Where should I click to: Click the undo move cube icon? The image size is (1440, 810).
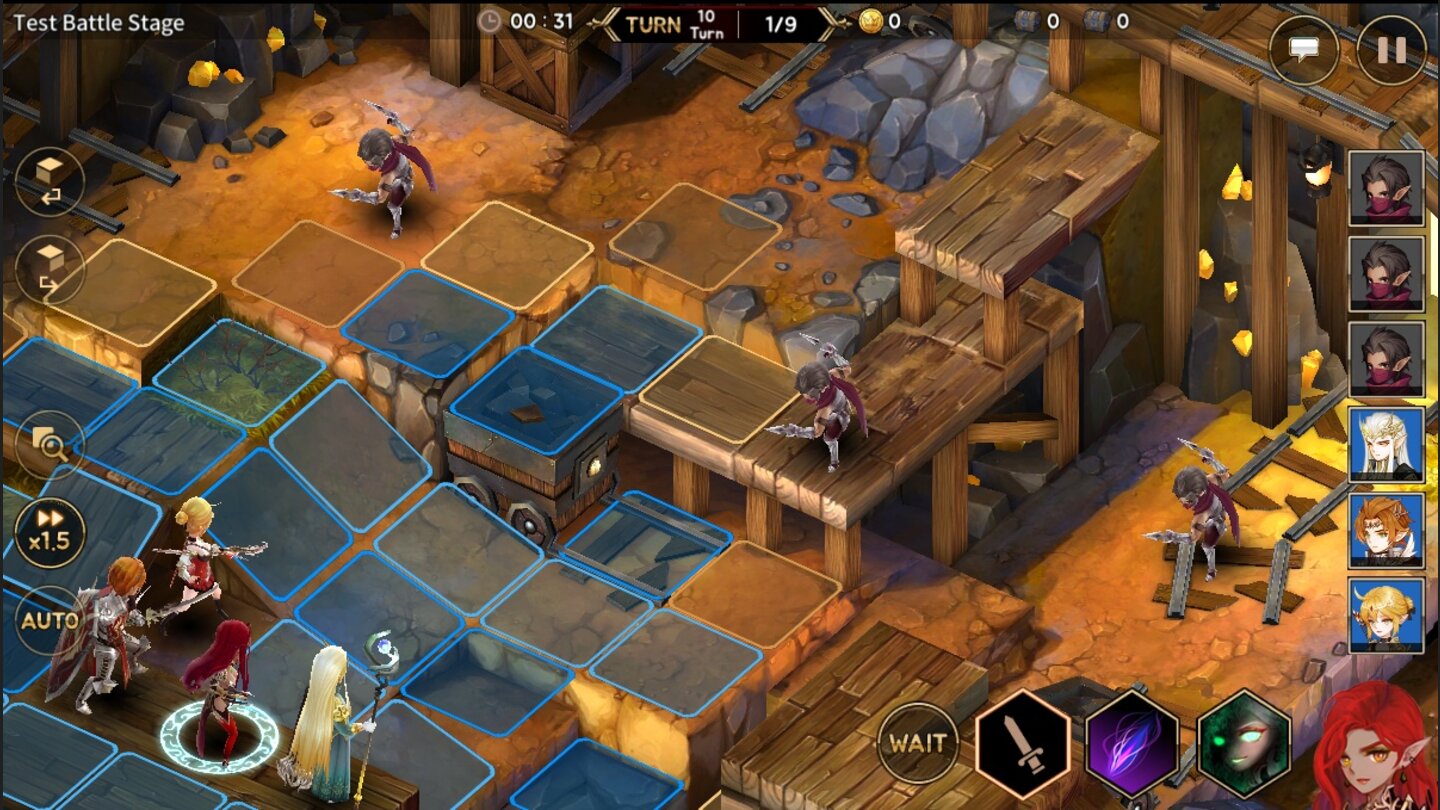(48, 180)
